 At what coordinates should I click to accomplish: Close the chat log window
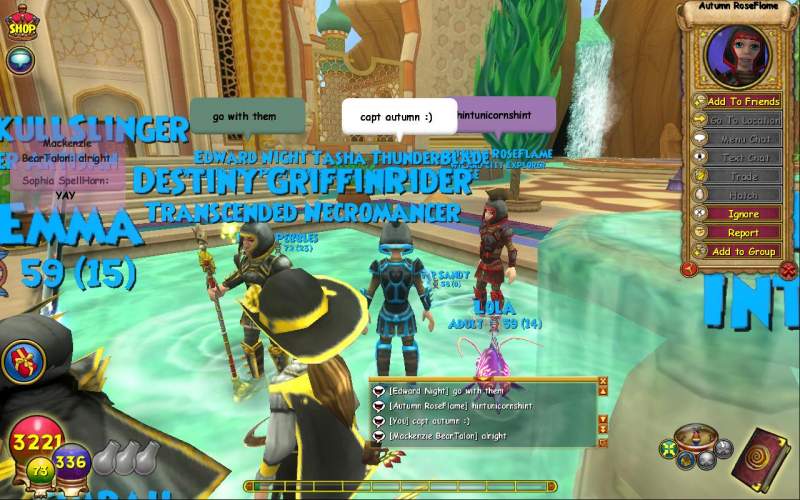(x=603, y=381)
